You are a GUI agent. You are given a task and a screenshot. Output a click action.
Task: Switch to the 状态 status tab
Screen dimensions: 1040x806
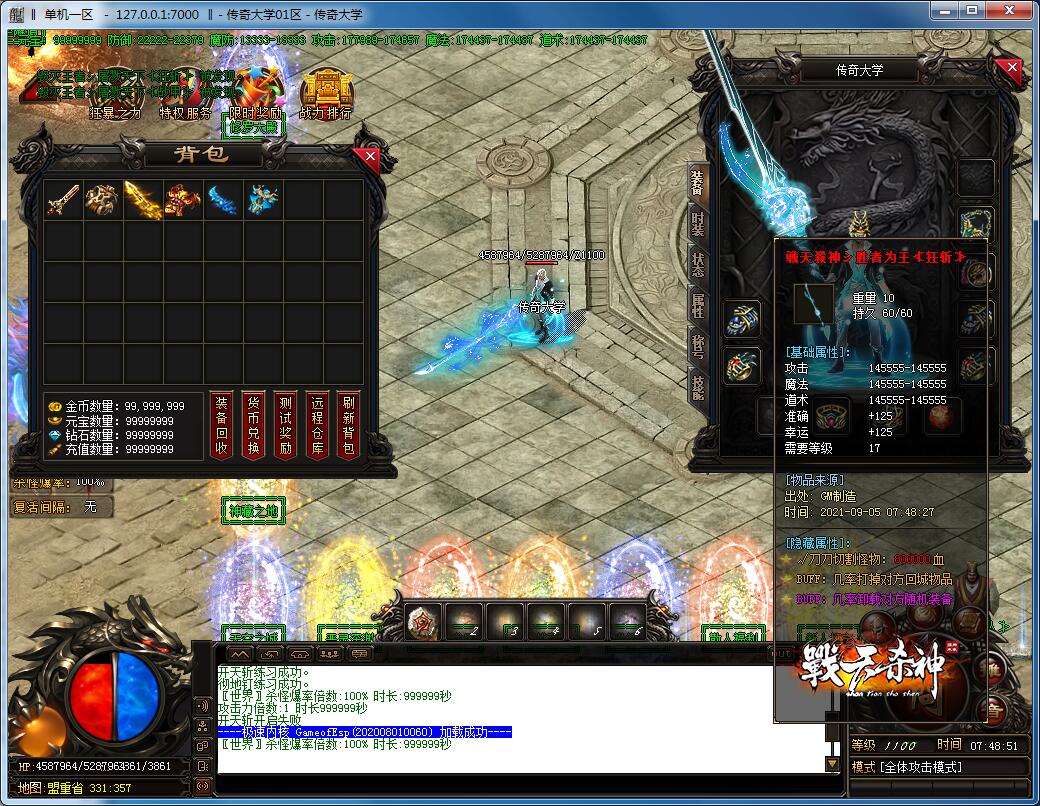(698, 265)
